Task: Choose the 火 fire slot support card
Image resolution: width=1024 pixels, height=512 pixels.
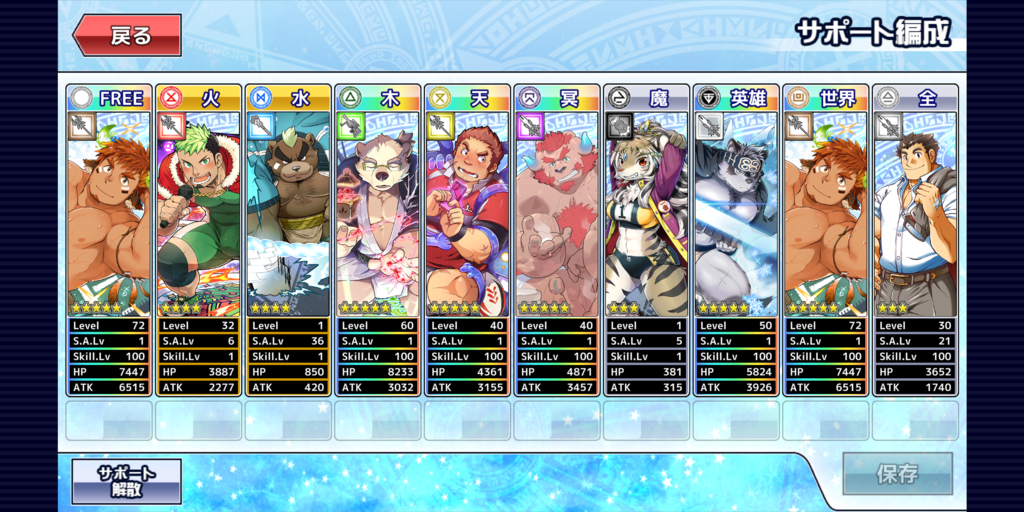Action: point(199,215)
